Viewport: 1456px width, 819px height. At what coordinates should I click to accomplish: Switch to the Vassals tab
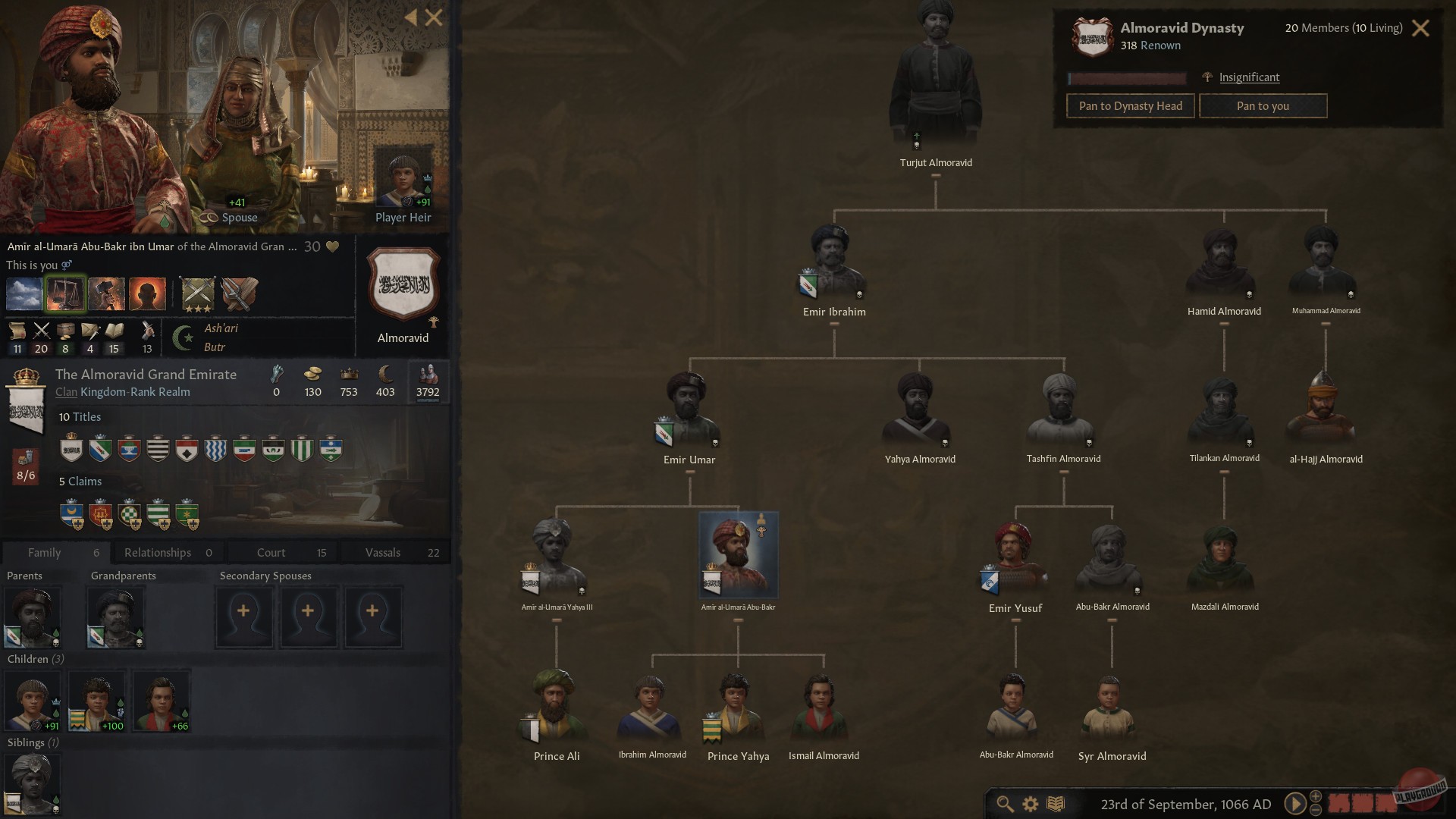pos(384,552)
